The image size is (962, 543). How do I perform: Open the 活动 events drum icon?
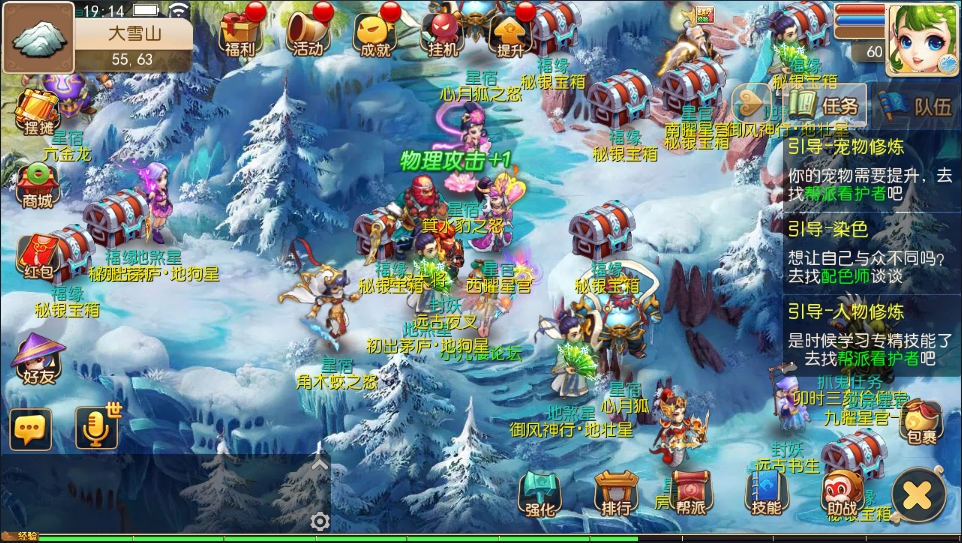coord(306,31)
